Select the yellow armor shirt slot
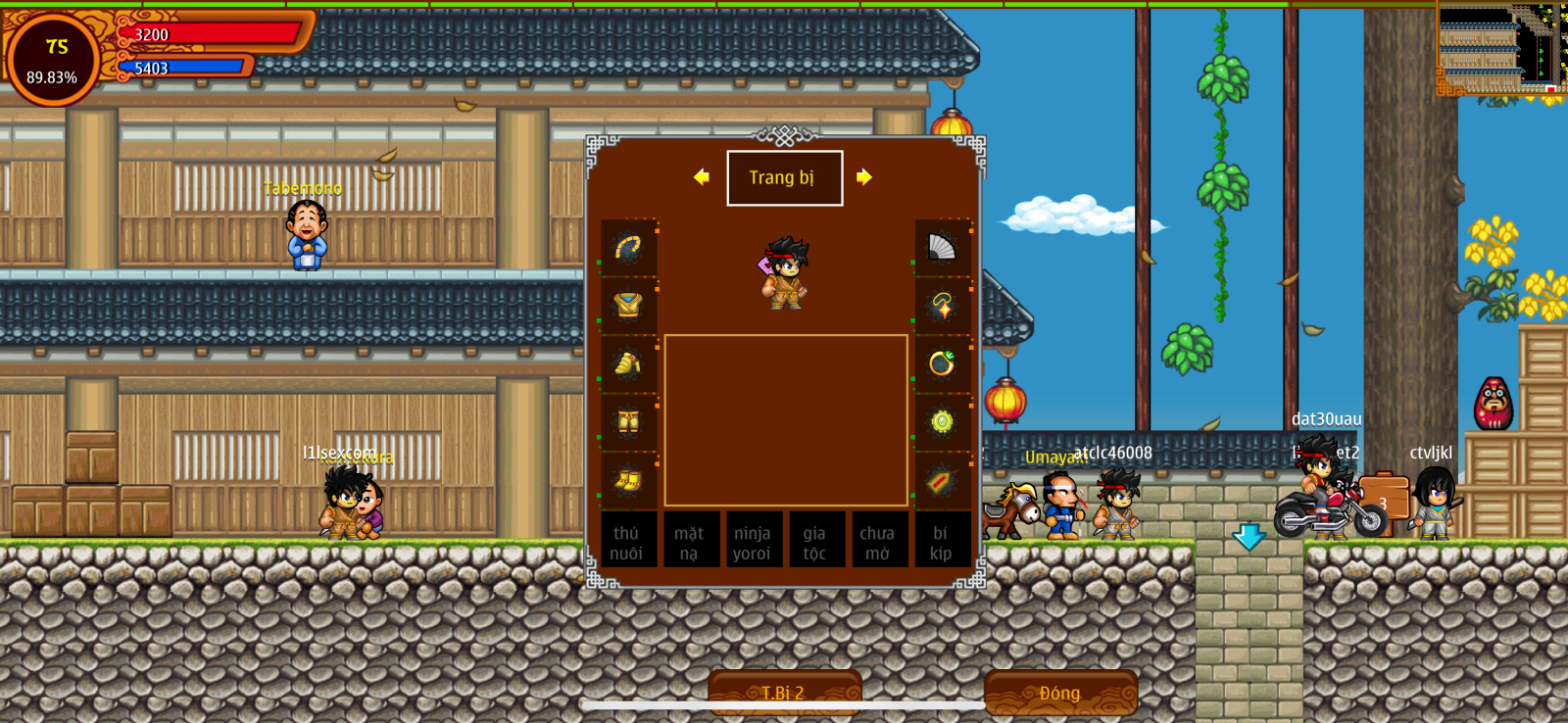 (628, 306)
